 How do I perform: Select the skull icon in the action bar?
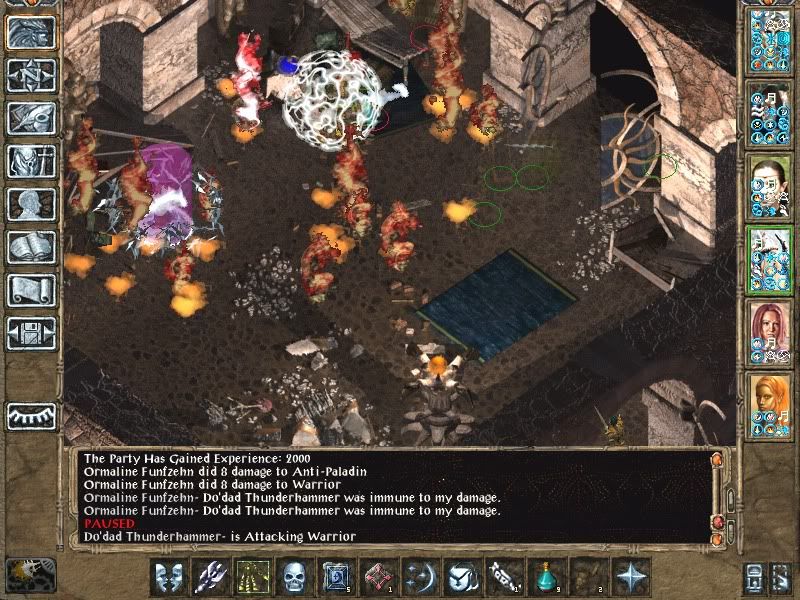tap(296, 577)
